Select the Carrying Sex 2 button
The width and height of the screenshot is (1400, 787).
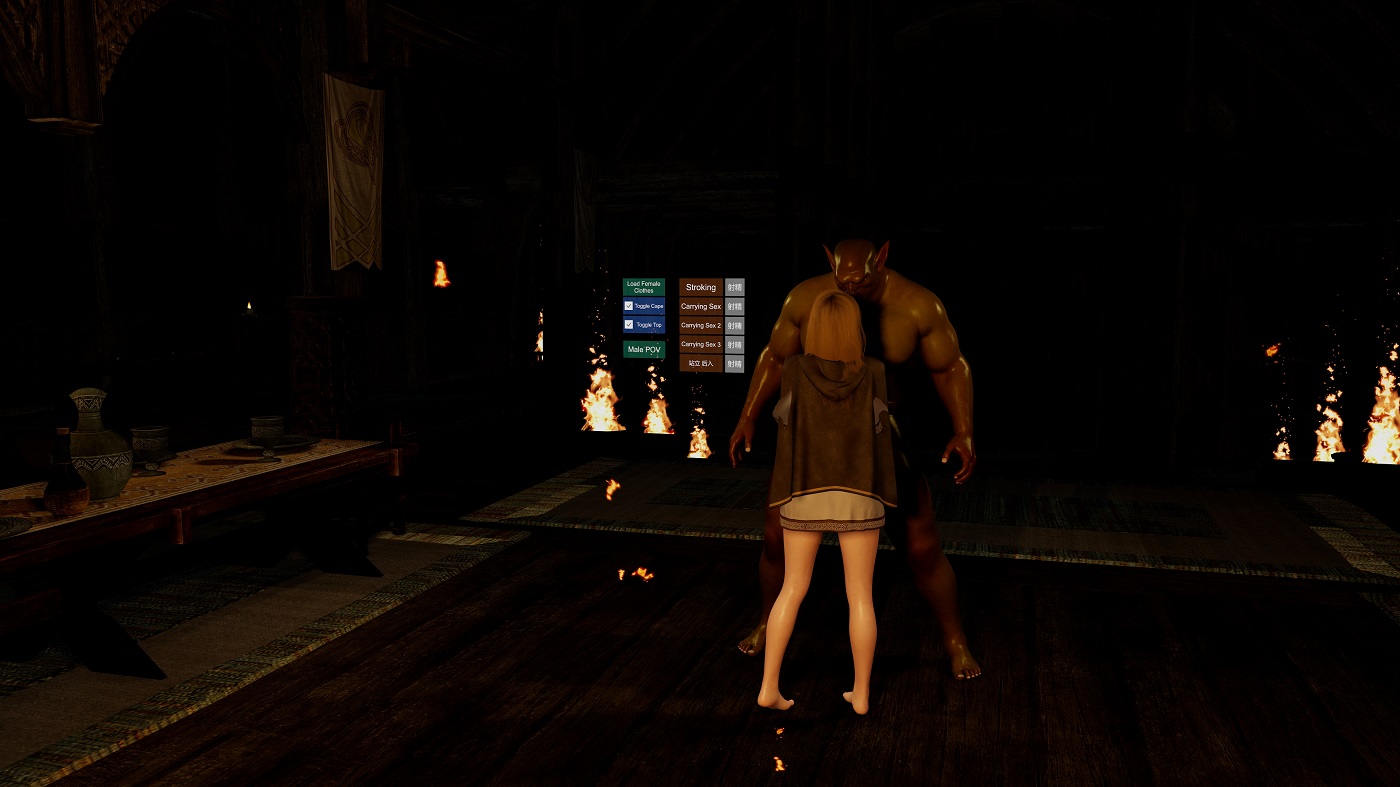(700, 326)
